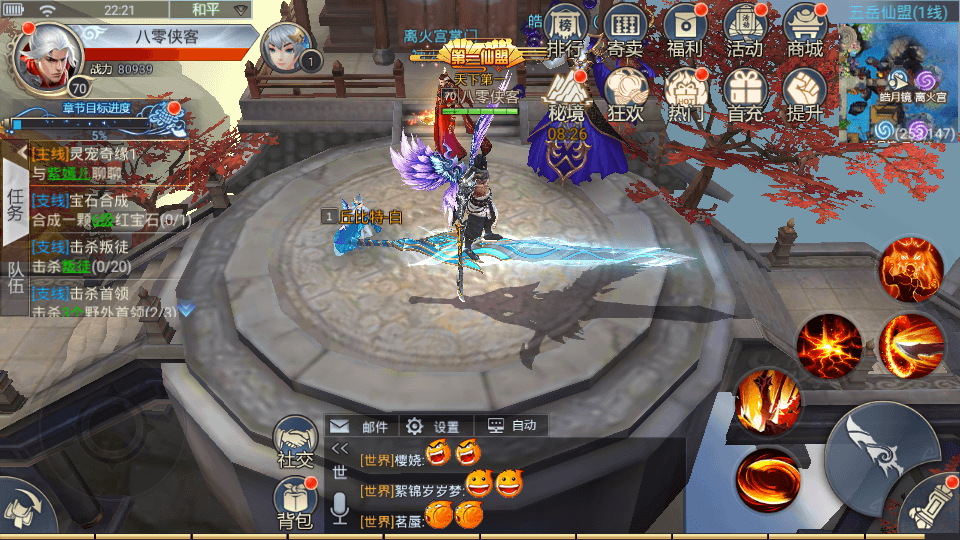Click the player avatar portrait
960x540 pixels.
(46, 56)
